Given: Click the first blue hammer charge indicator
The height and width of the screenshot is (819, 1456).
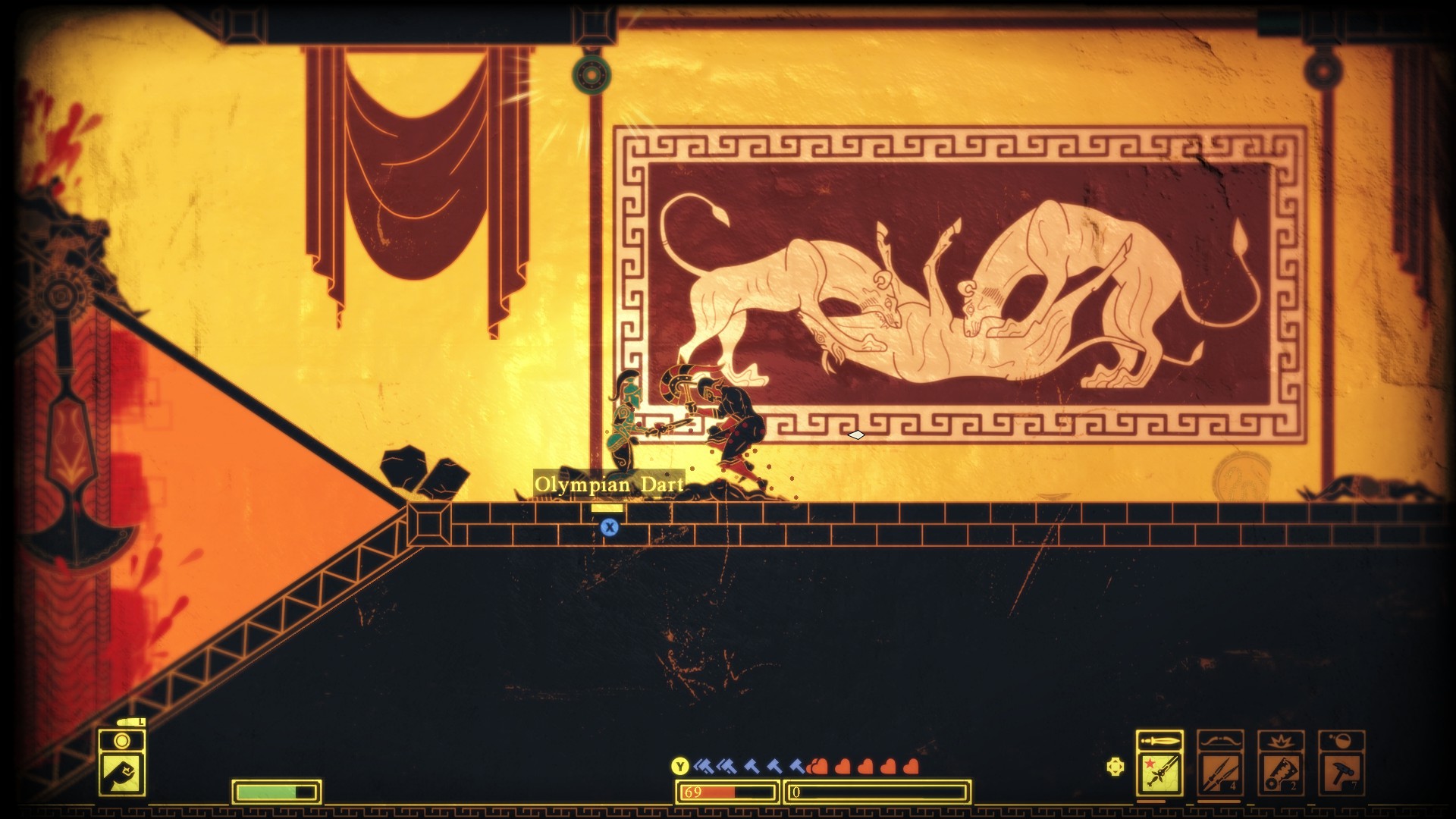Looking at the screenshot, I should pyautogui.click(x=703, y=767).
